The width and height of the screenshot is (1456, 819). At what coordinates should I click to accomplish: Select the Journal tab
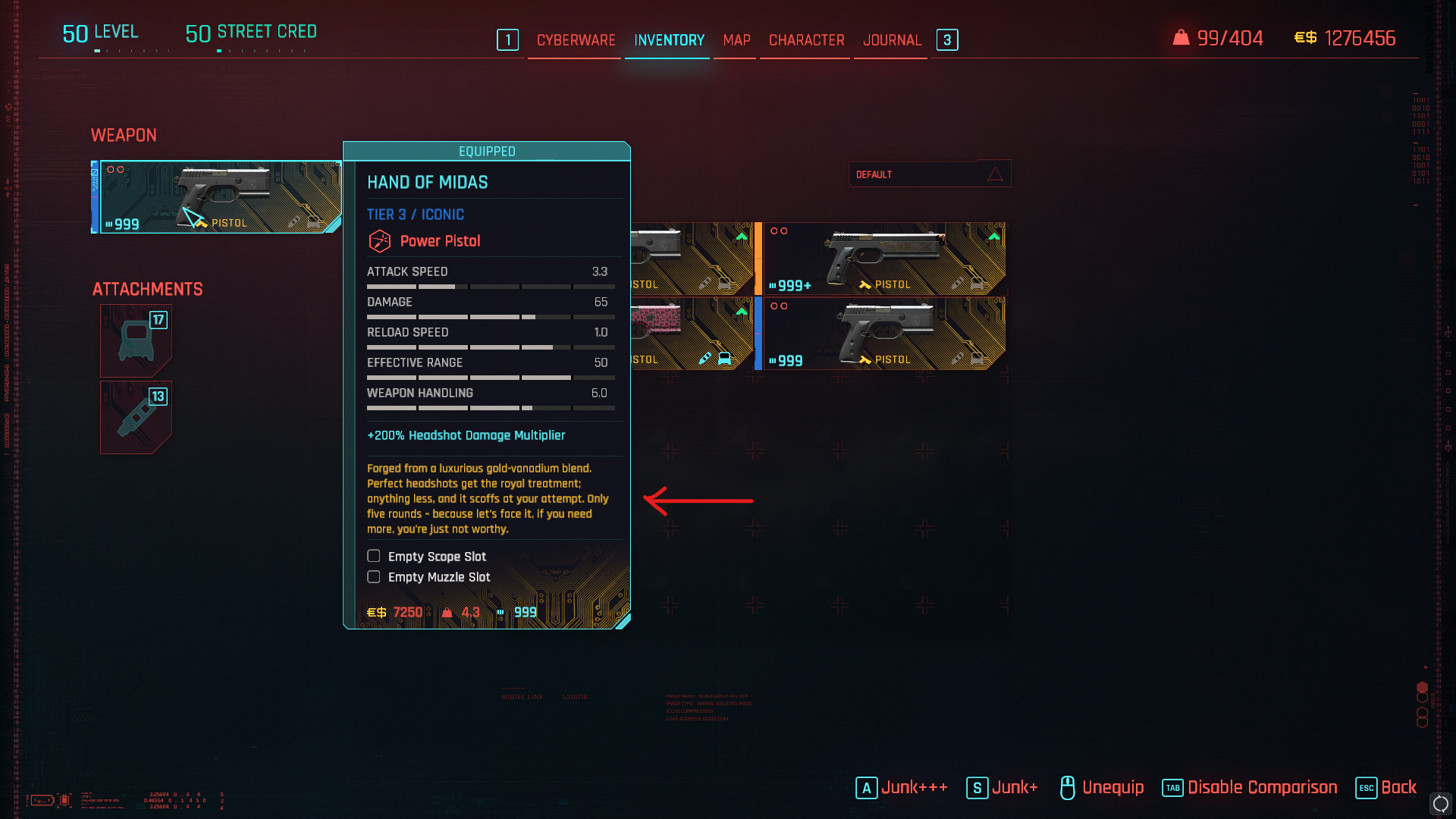coord(892,40)
